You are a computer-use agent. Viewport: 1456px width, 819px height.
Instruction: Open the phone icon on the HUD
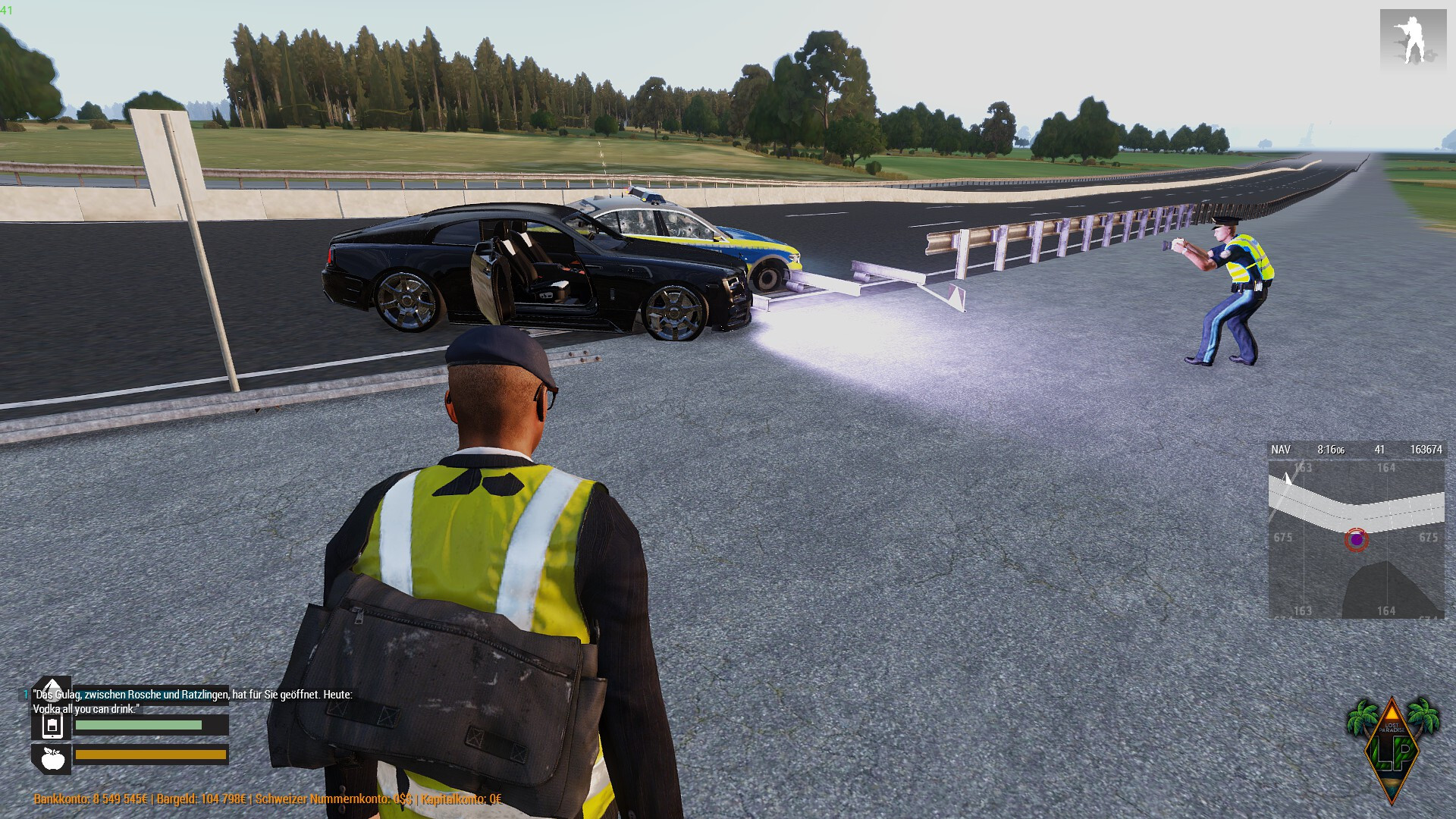tap(52, 726)
